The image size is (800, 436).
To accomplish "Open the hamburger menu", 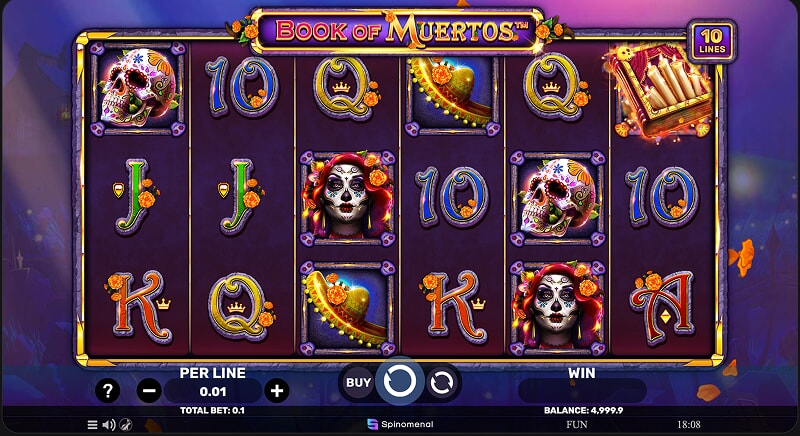I will pyautogui.click(x=93, y=424).
